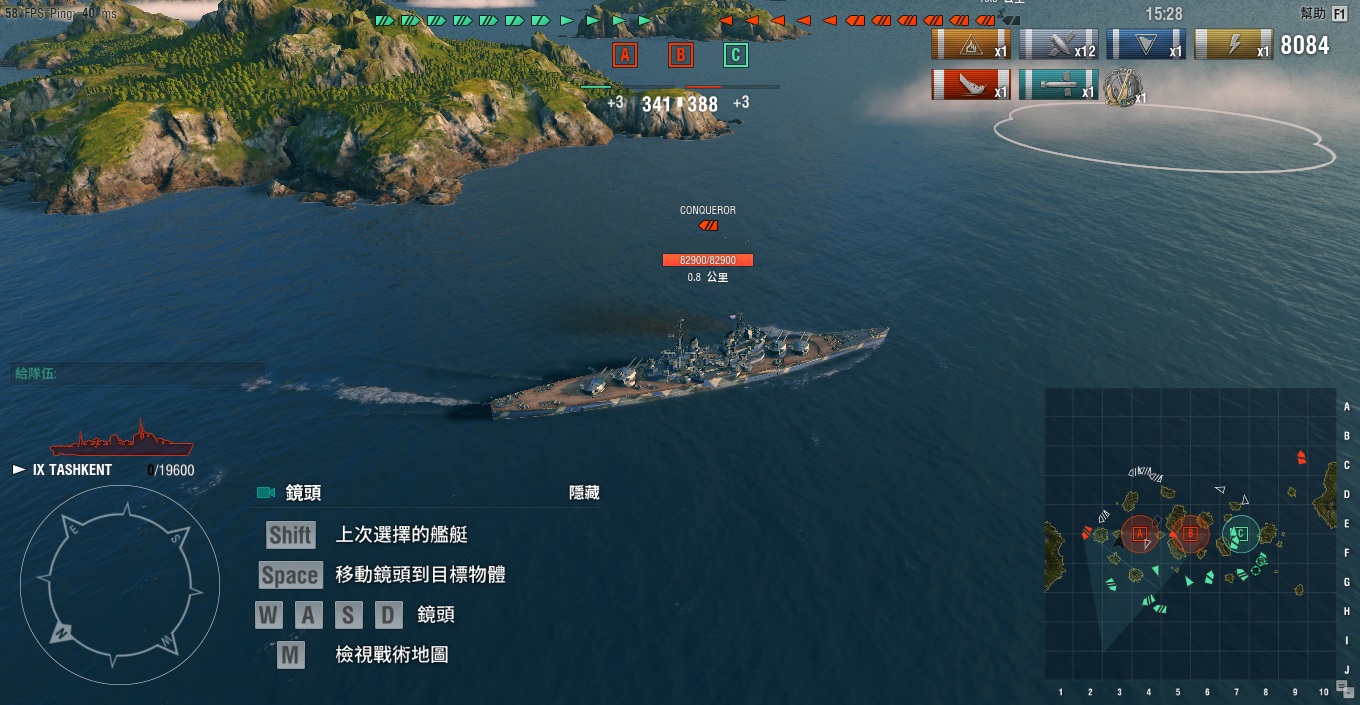The width and height of the screenshot is (1360, 705).
Task: Click the team chat message box
Action: click(138, 374)
